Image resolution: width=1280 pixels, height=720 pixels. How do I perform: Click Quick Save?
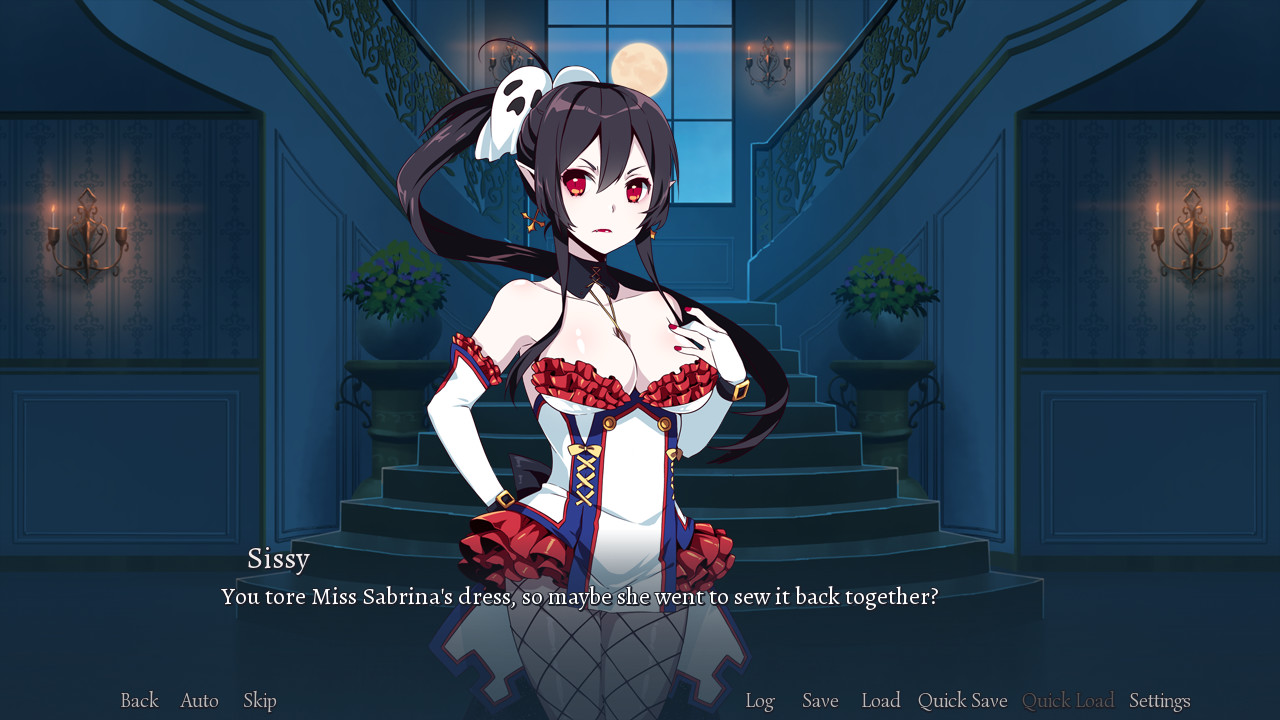tap(962, 700)
